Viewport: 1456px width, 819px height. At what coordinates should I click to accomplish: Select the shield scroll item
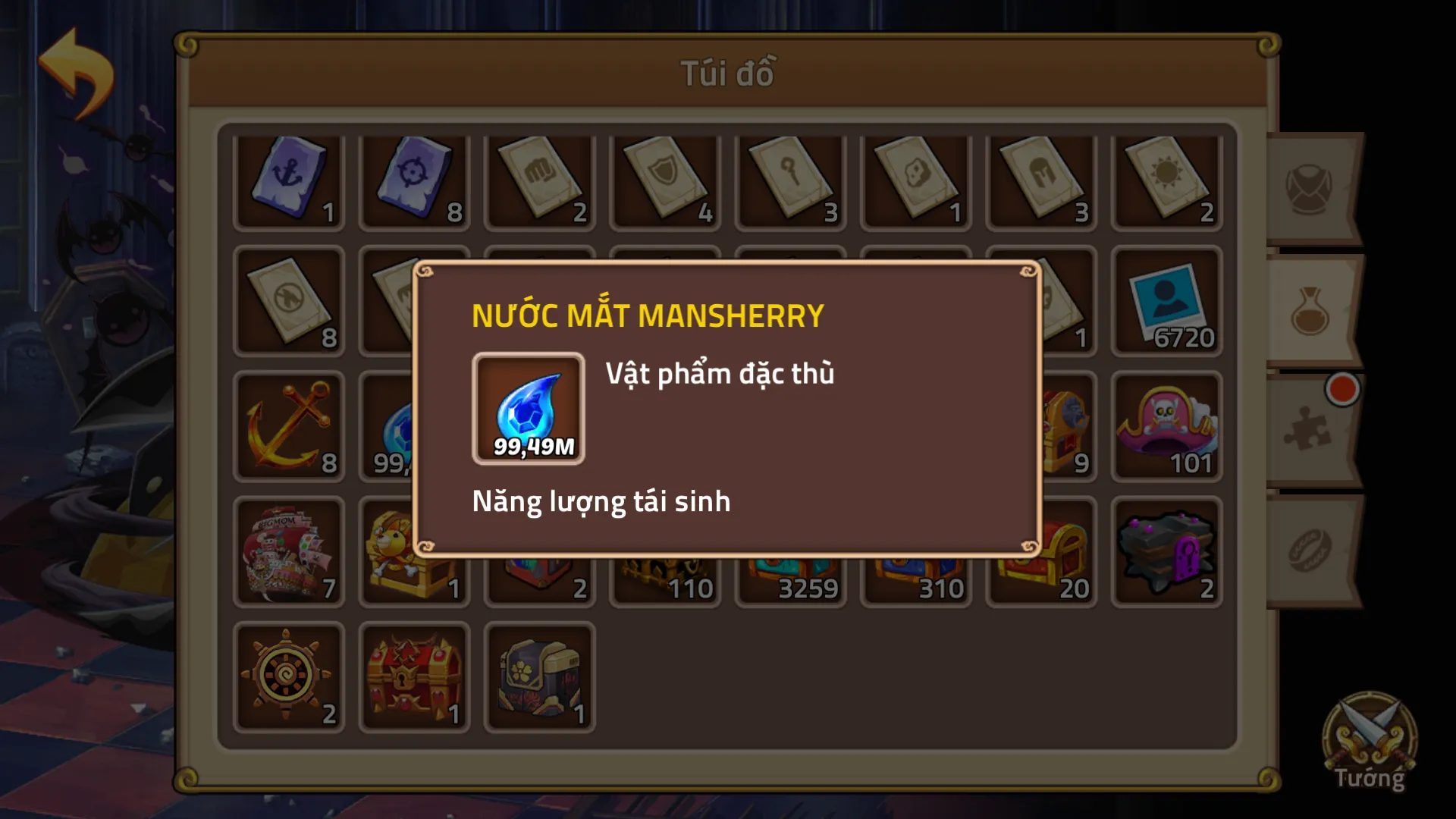pos(665,180)
